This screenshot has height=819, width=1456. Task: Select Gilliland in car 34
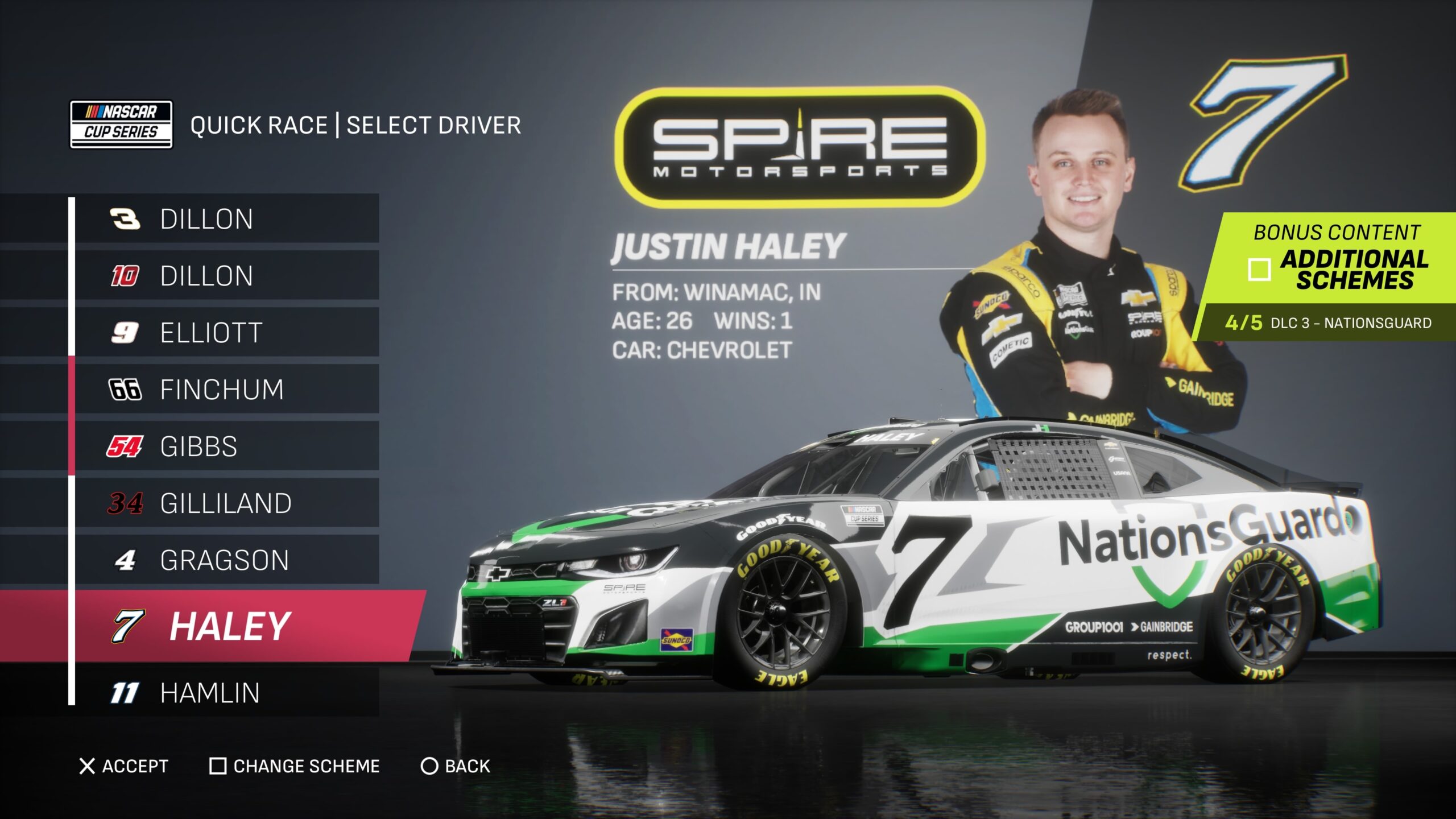[x=225, y=503]
